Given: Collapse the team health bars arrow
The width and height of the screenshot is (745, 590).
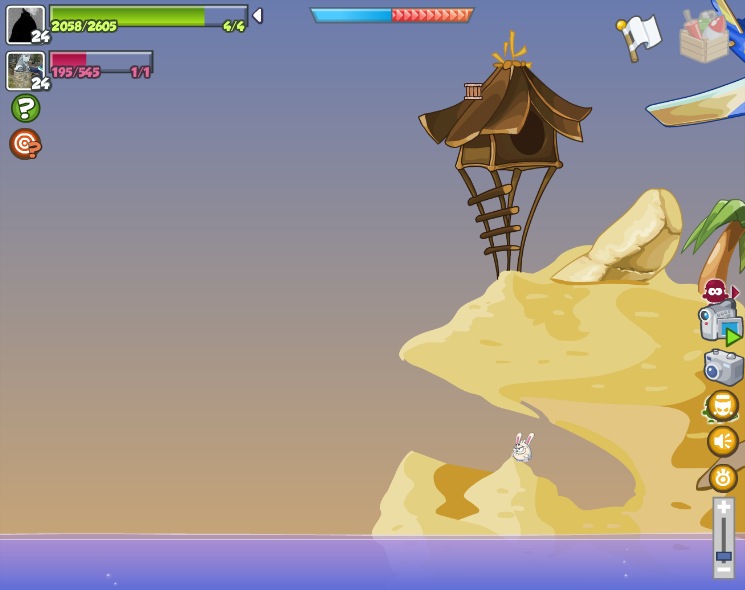Looking at the screenshot, I should coord(257,16).
